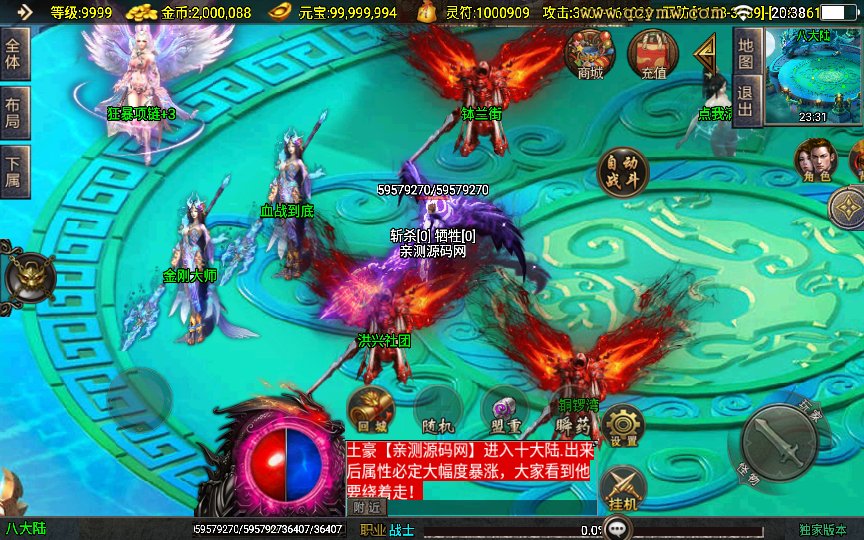864x540 pixels.
Task: Open the 地图 map button
Action: (745, 53)
